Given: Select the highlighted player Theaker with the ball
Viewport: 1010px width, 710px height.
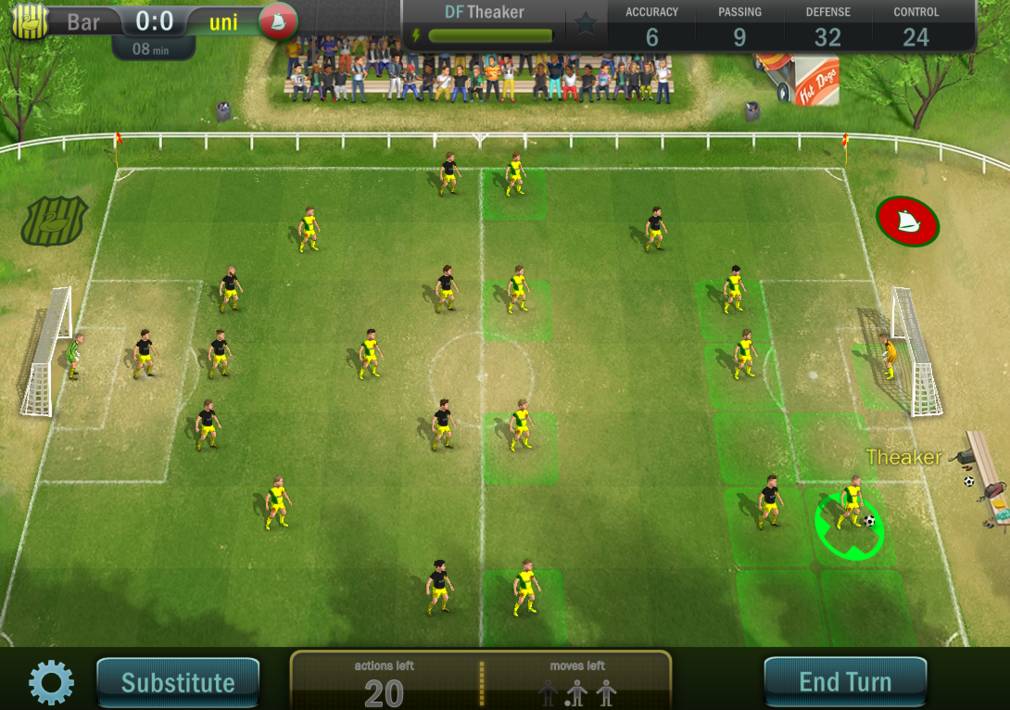Looking at the screenshot, I should click(851, 508).
